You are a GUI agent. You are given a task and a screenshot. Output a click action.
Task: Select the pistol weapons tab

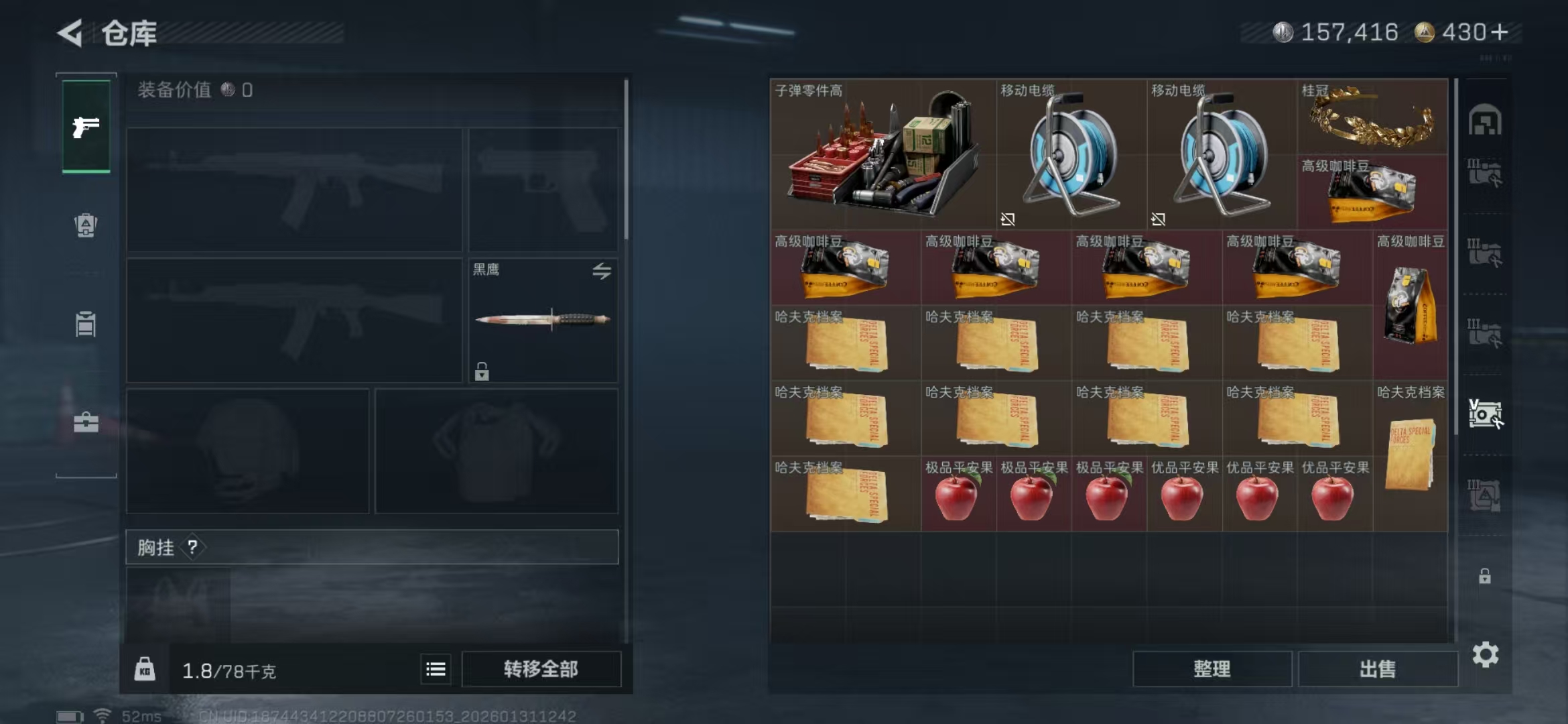tap(86, 127)
